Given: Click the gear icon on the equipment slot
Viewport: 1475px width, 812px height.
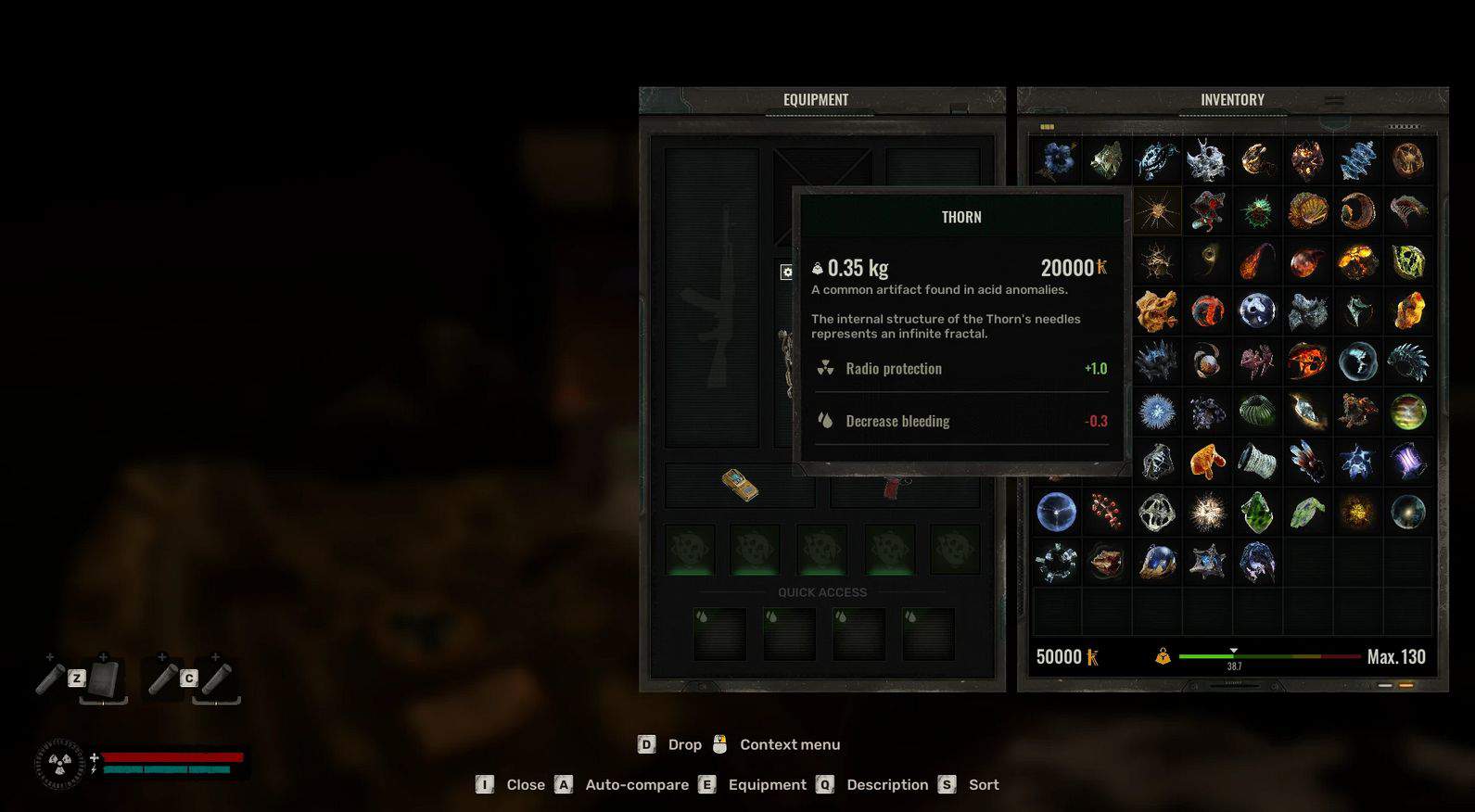Looking at the screenshot, I should click(x=786, y=272).
